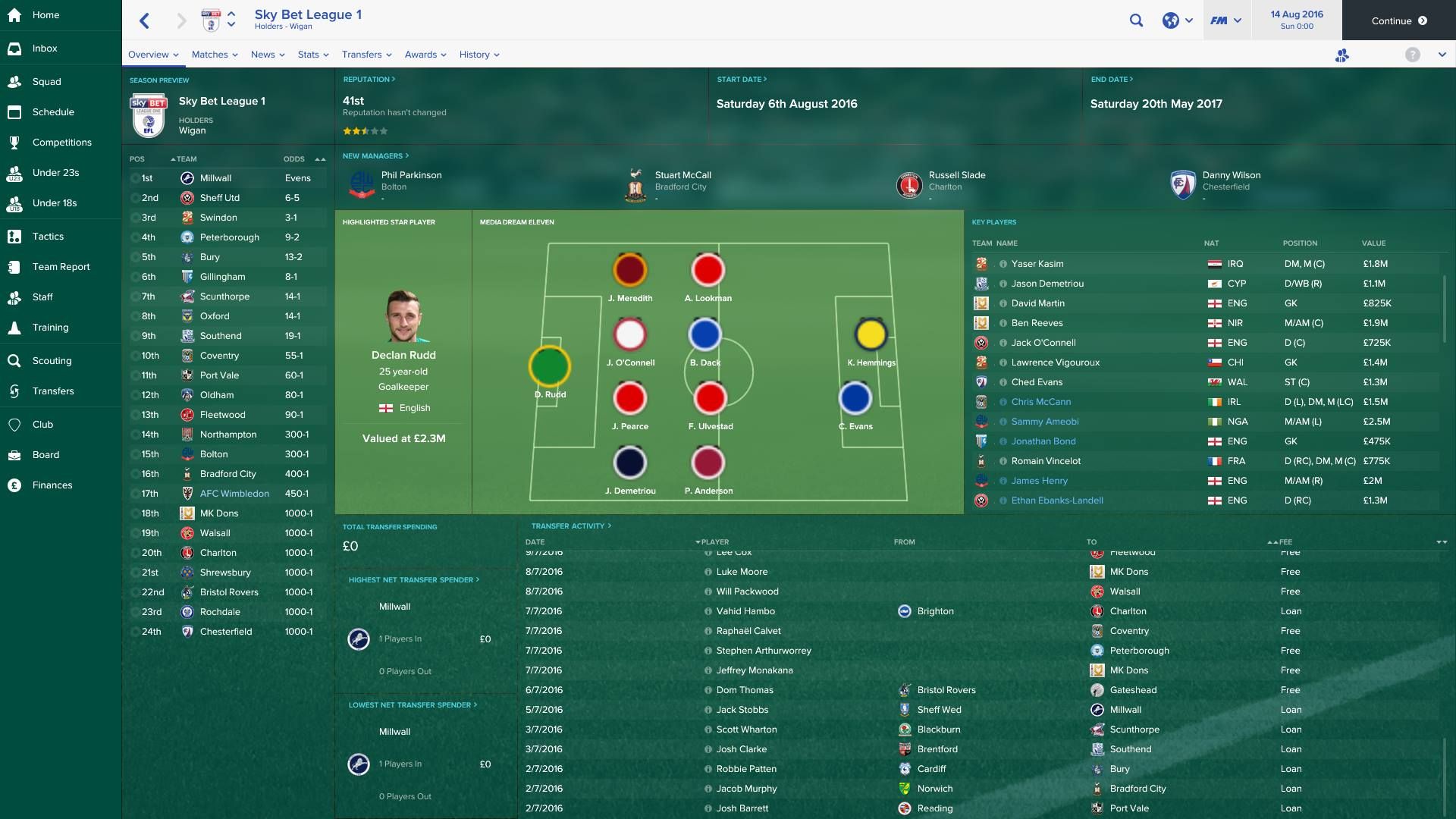Open the Training screen
The height and width of the screenshot is (819, 1456).
point(49,327)
